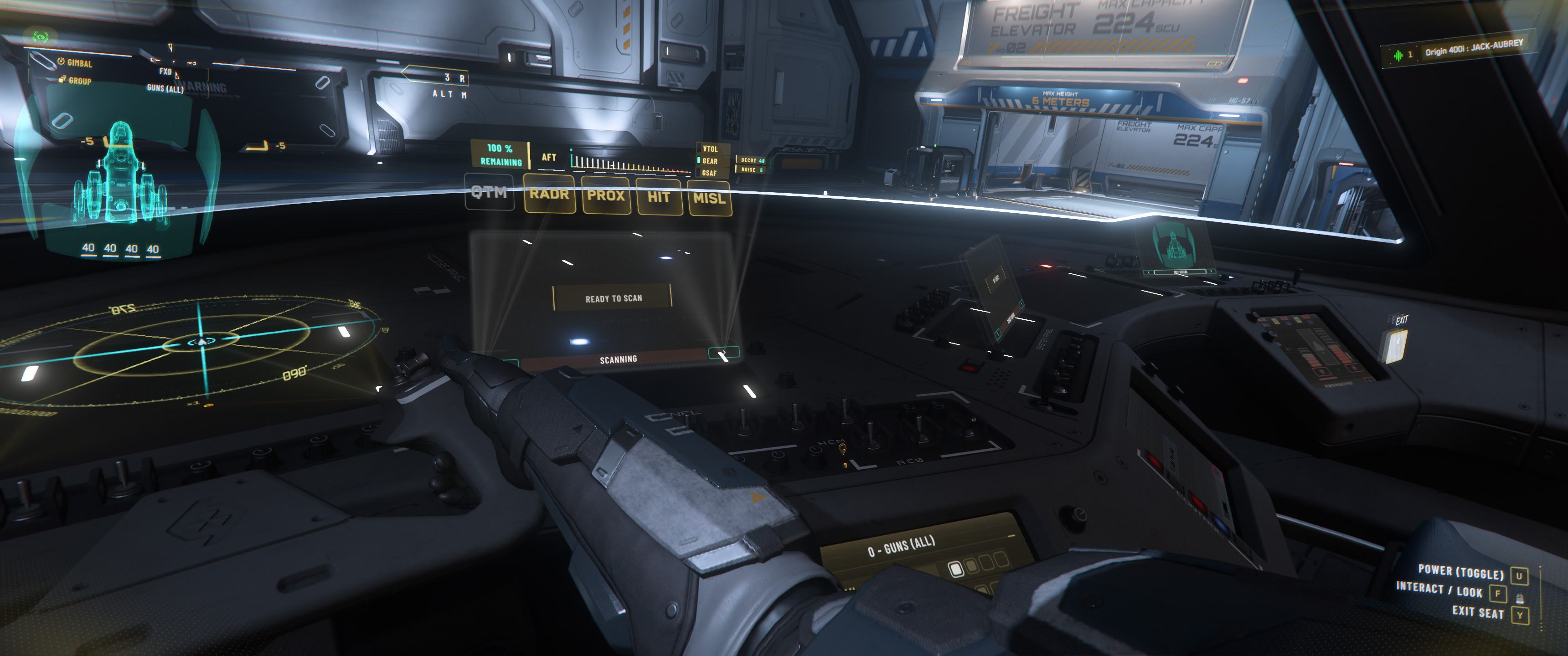
Task: Select the QTM mode button
Action: click(490, 192)
